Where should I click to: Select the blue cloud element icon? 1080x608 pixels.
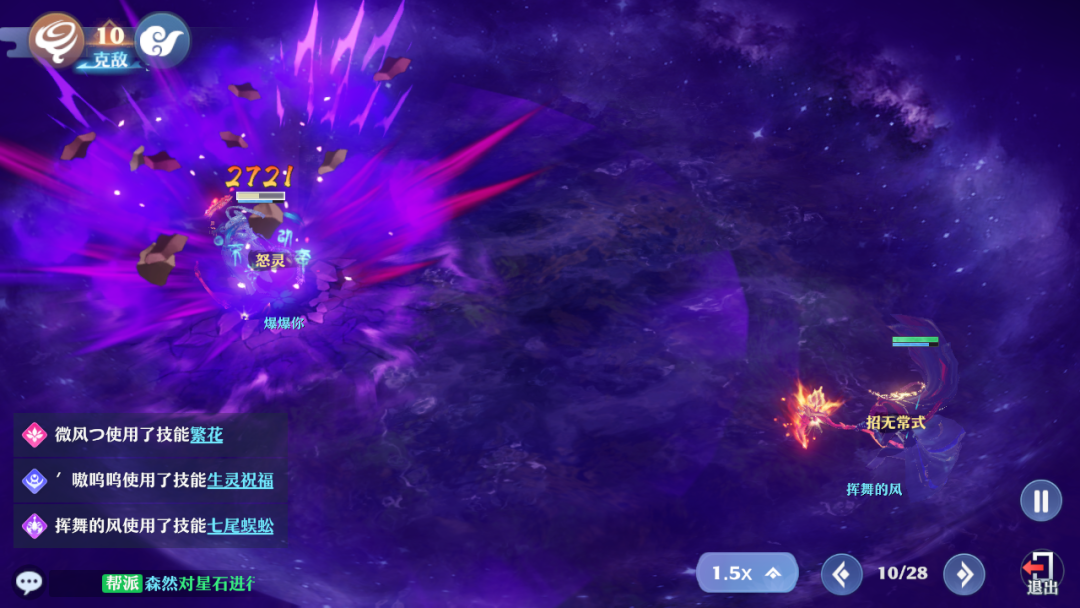(162, 40)
